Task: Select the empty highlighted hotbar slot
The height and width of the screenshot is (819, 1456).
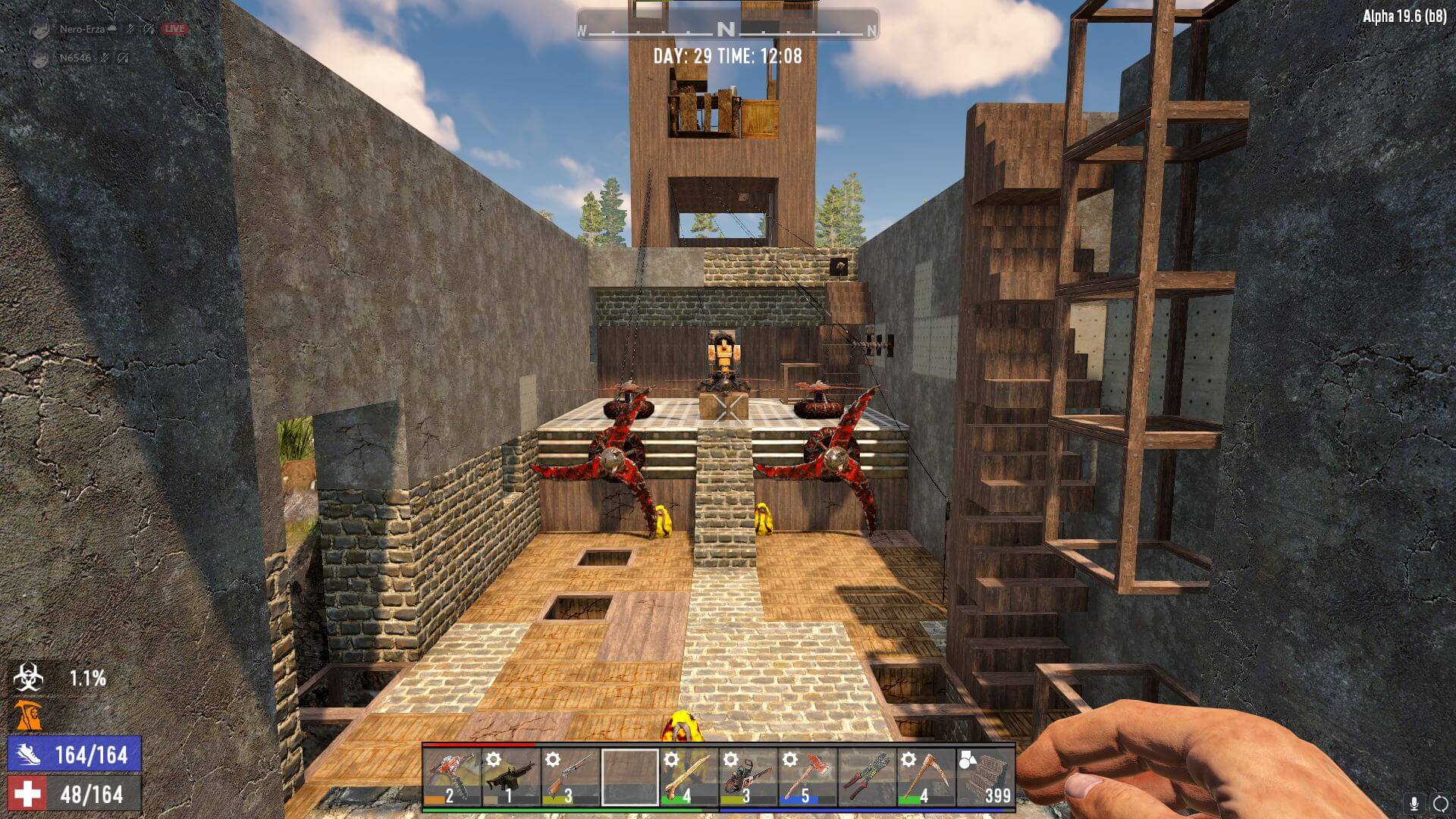Action: coord(629,777)
